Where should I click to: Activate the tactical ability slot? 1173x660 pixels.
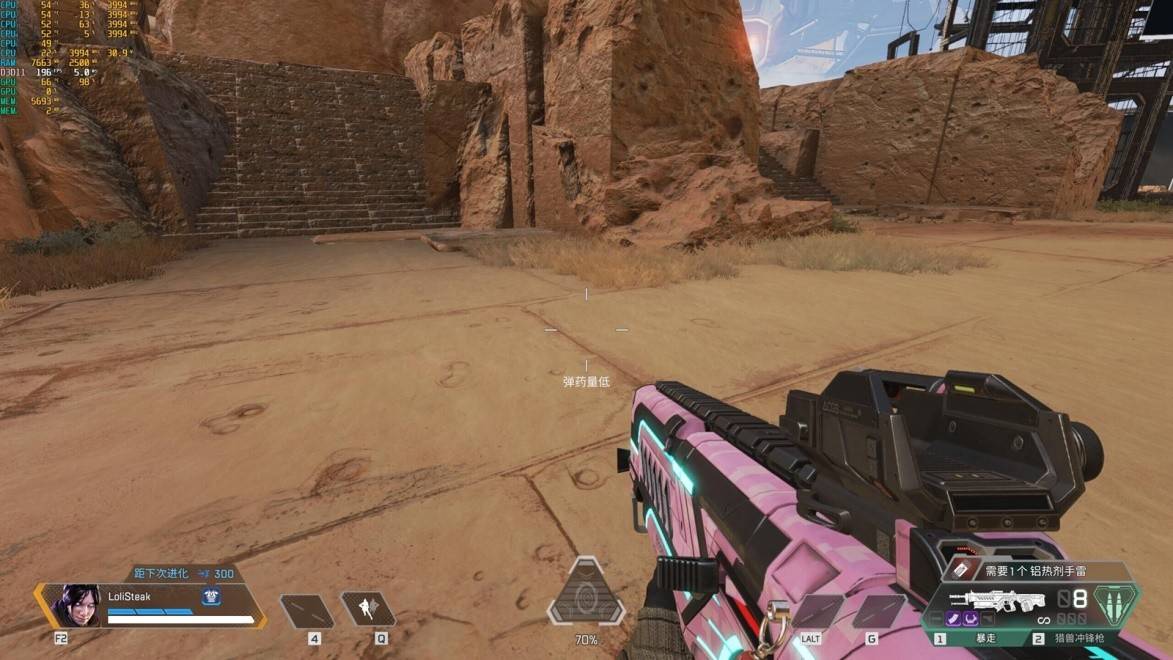click(367, 609)
